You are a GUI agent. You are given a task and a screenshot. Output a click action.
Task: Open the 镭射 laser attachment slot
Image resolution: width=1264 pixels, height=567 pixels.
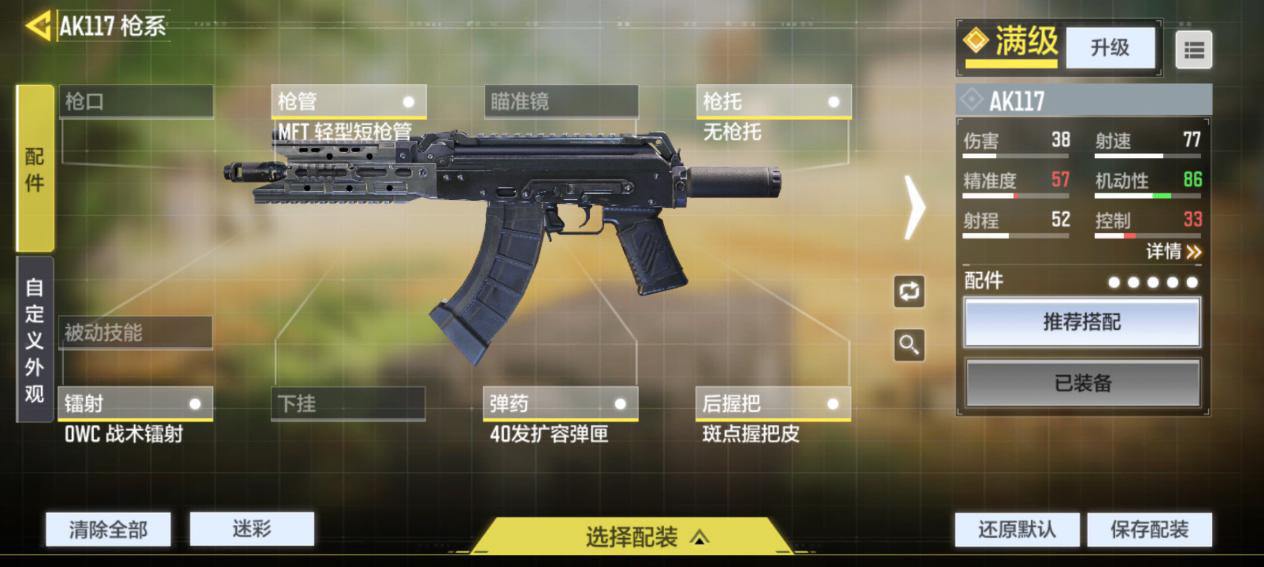pyautogui.click(x=135, y=404)
